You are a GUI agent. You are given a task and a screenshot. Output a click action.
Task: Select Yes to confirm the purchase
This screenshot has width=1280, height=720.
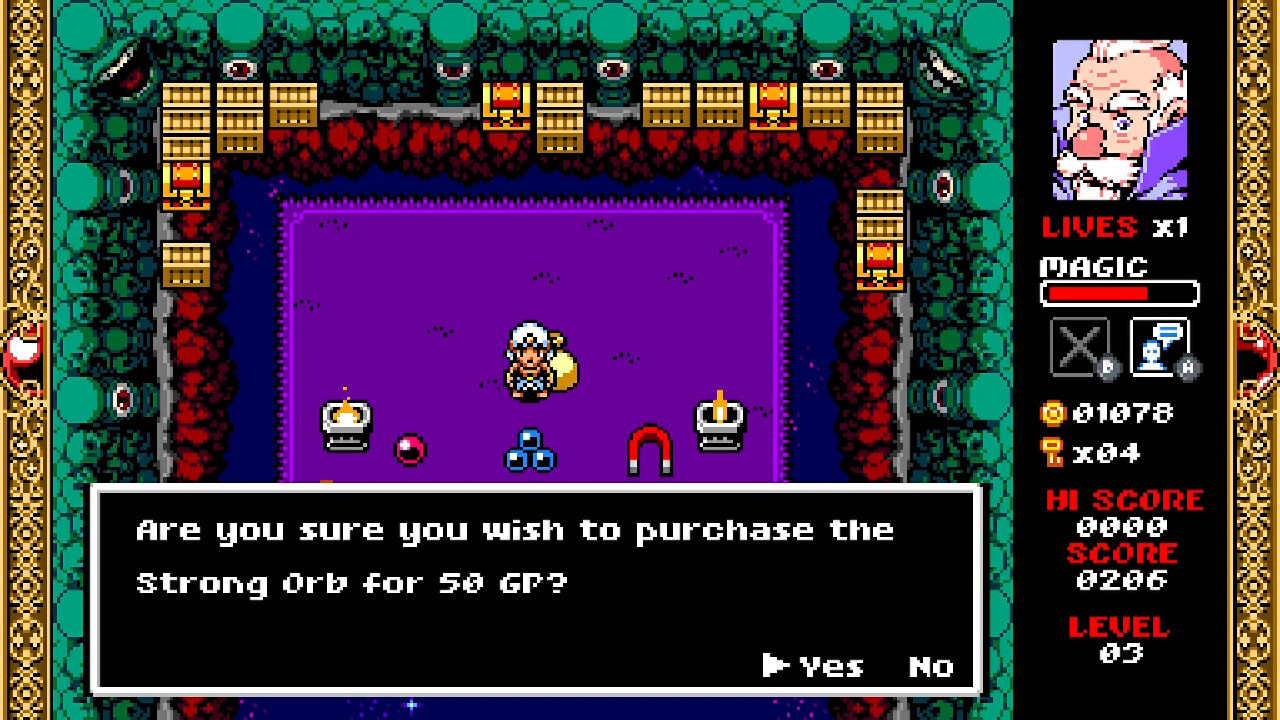click(834, 666)
